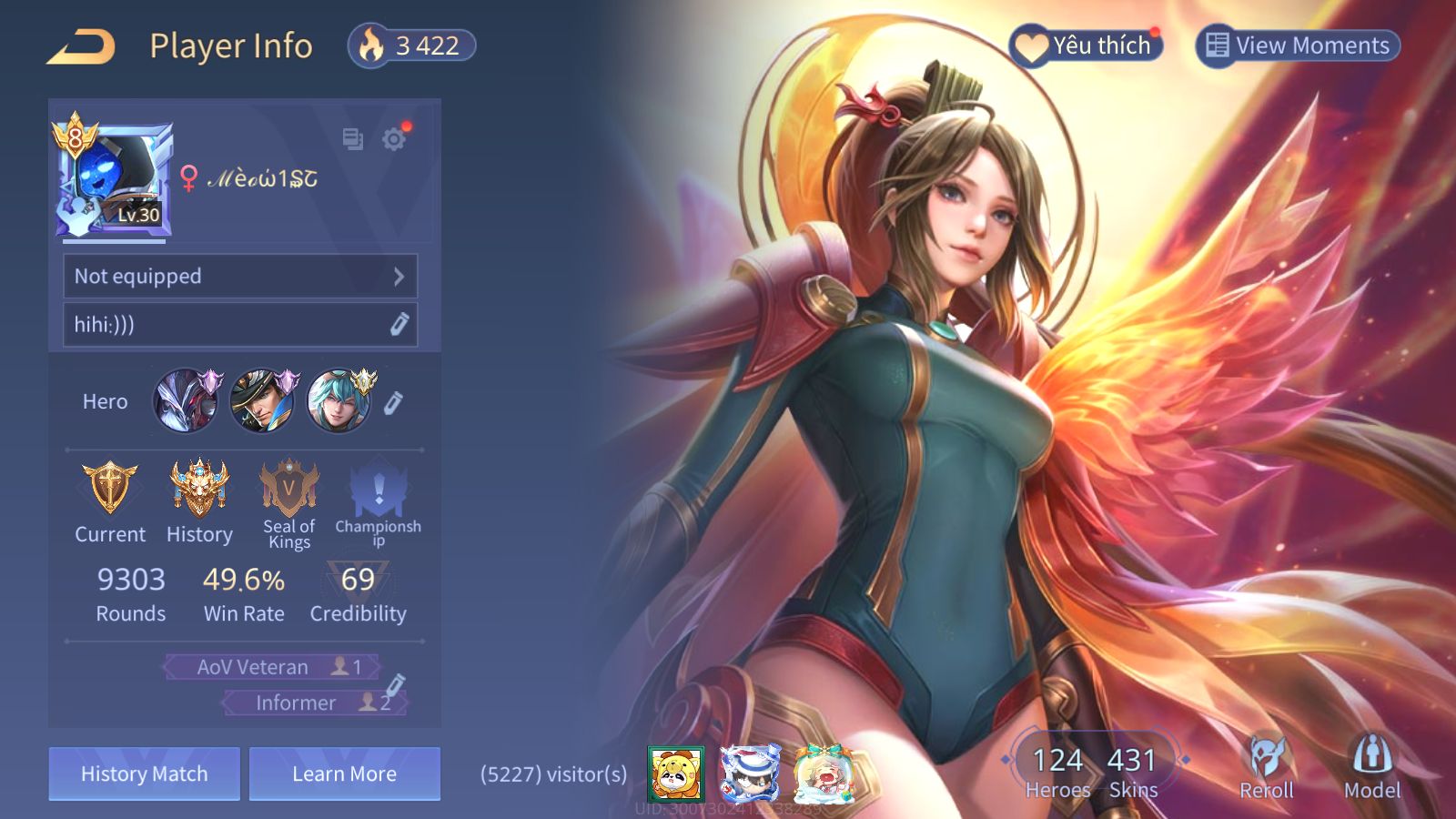Select the AoV Veteran tag
The image size is (1456, 819).
pos(272,667)
